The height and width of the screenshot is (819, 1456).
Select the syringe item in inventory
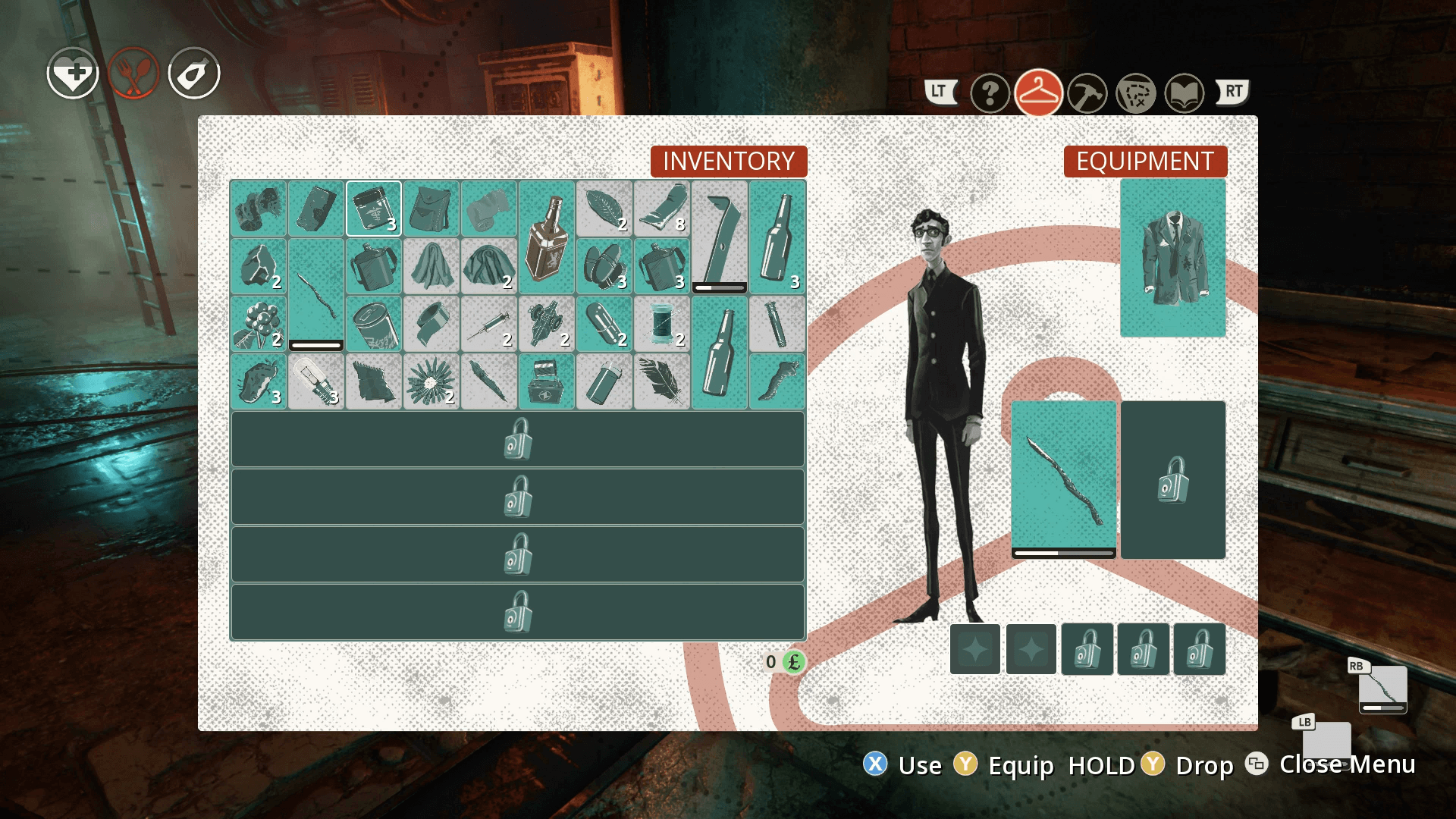489,325
